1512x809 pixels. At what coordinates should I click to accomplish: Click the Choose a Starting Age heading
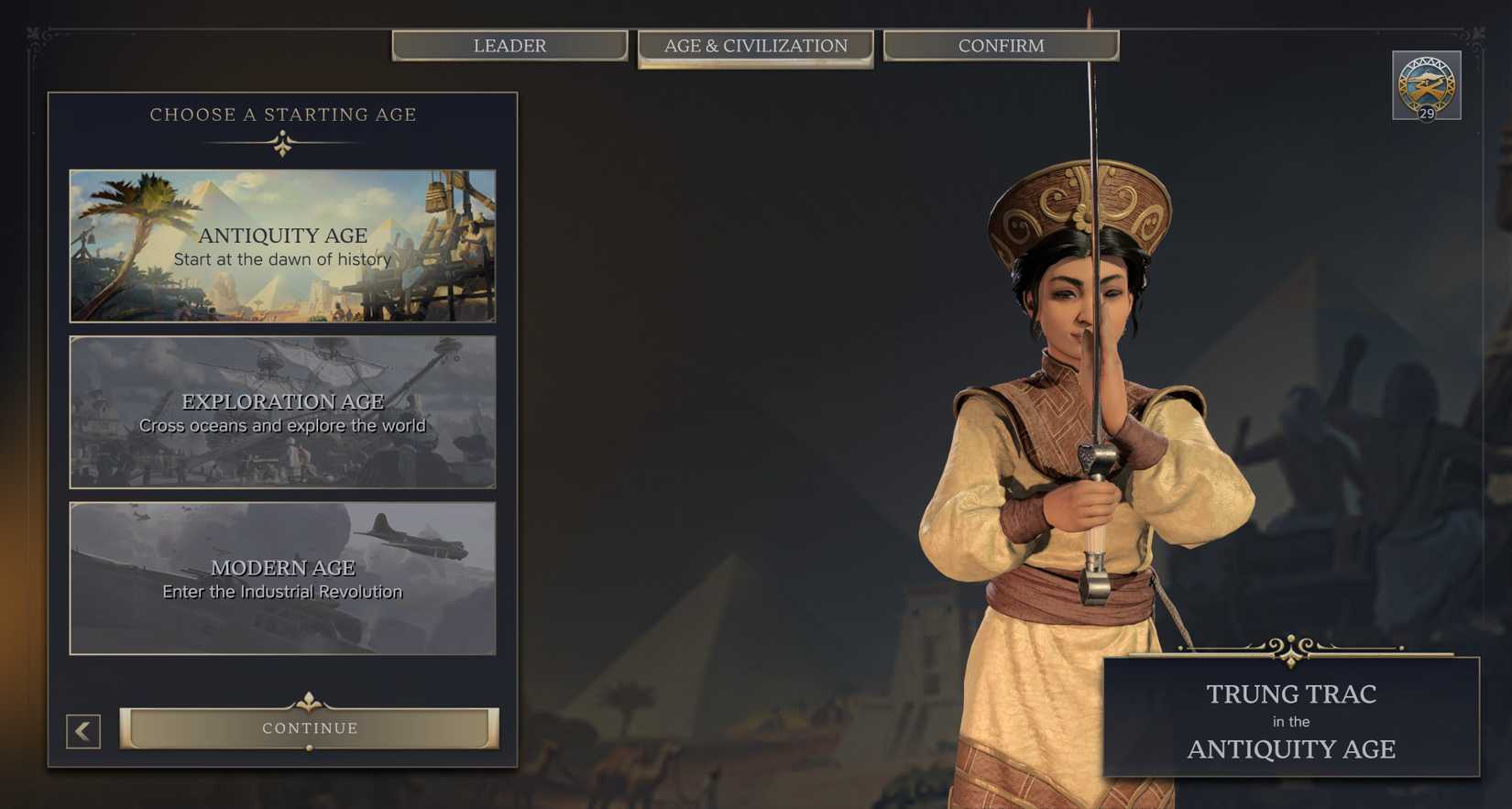tap(282, 115)
